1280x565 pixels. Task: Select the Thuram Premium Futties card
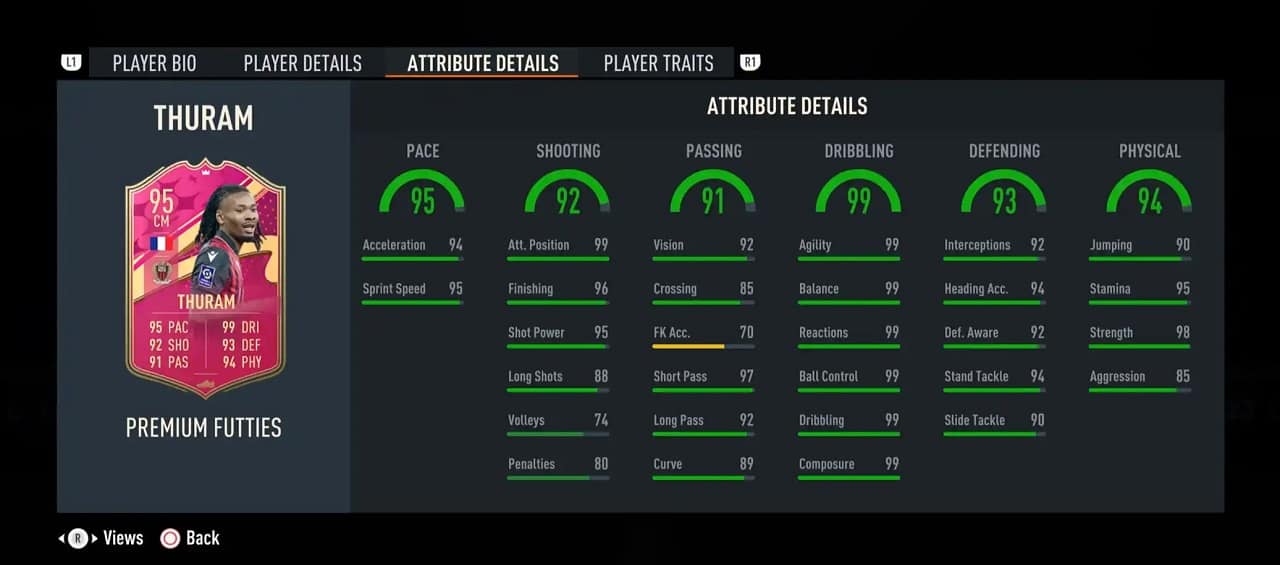click(205, 278)
